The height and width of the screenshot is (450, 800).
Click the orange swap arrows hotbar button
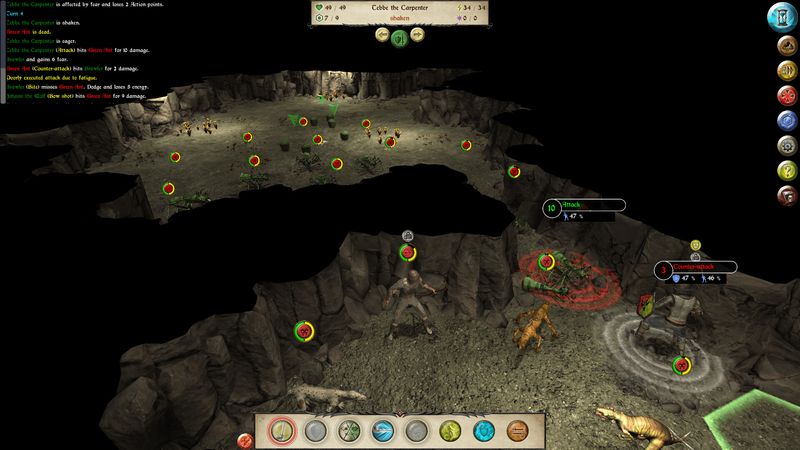click(518, 431)
